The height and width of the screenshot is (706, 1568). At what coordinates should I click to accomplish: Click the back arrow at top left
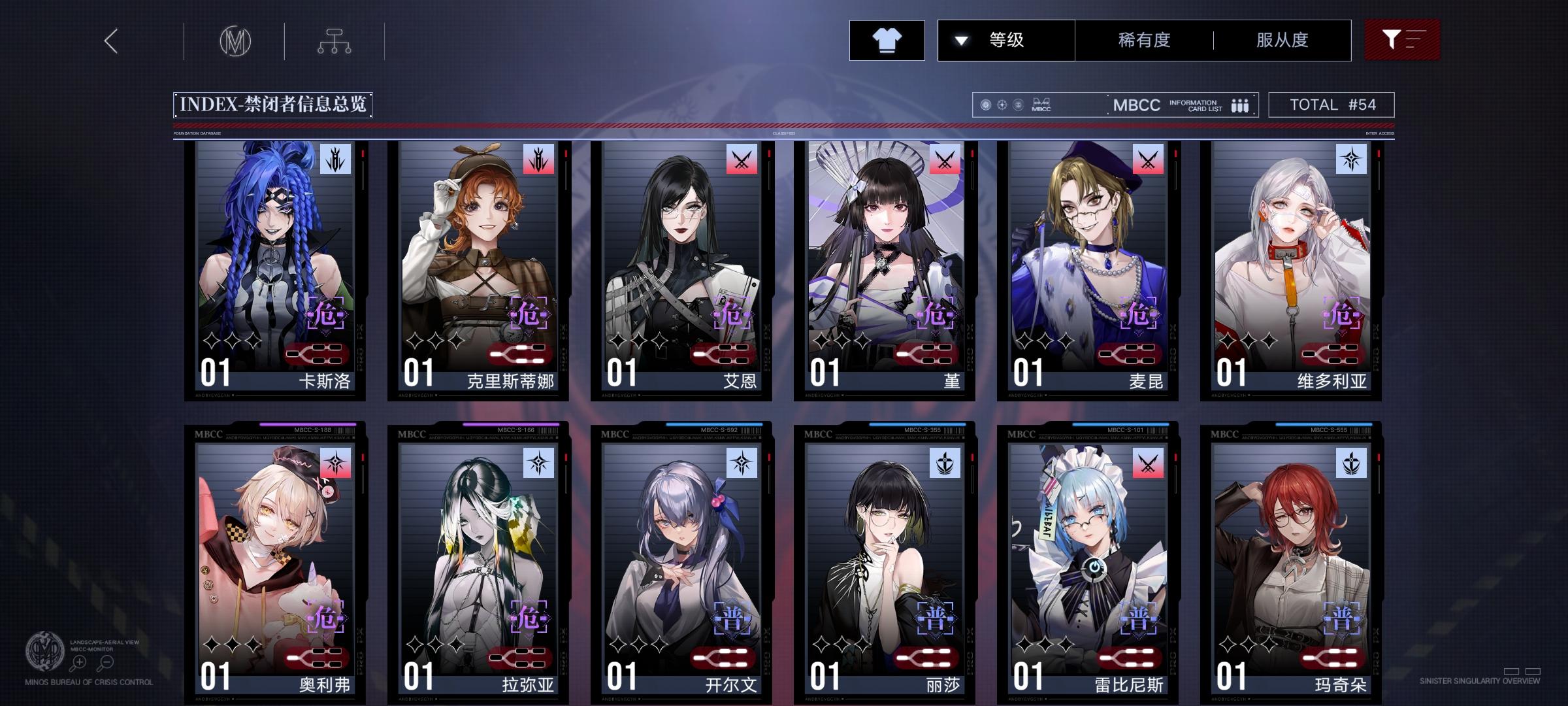[110, 41]
